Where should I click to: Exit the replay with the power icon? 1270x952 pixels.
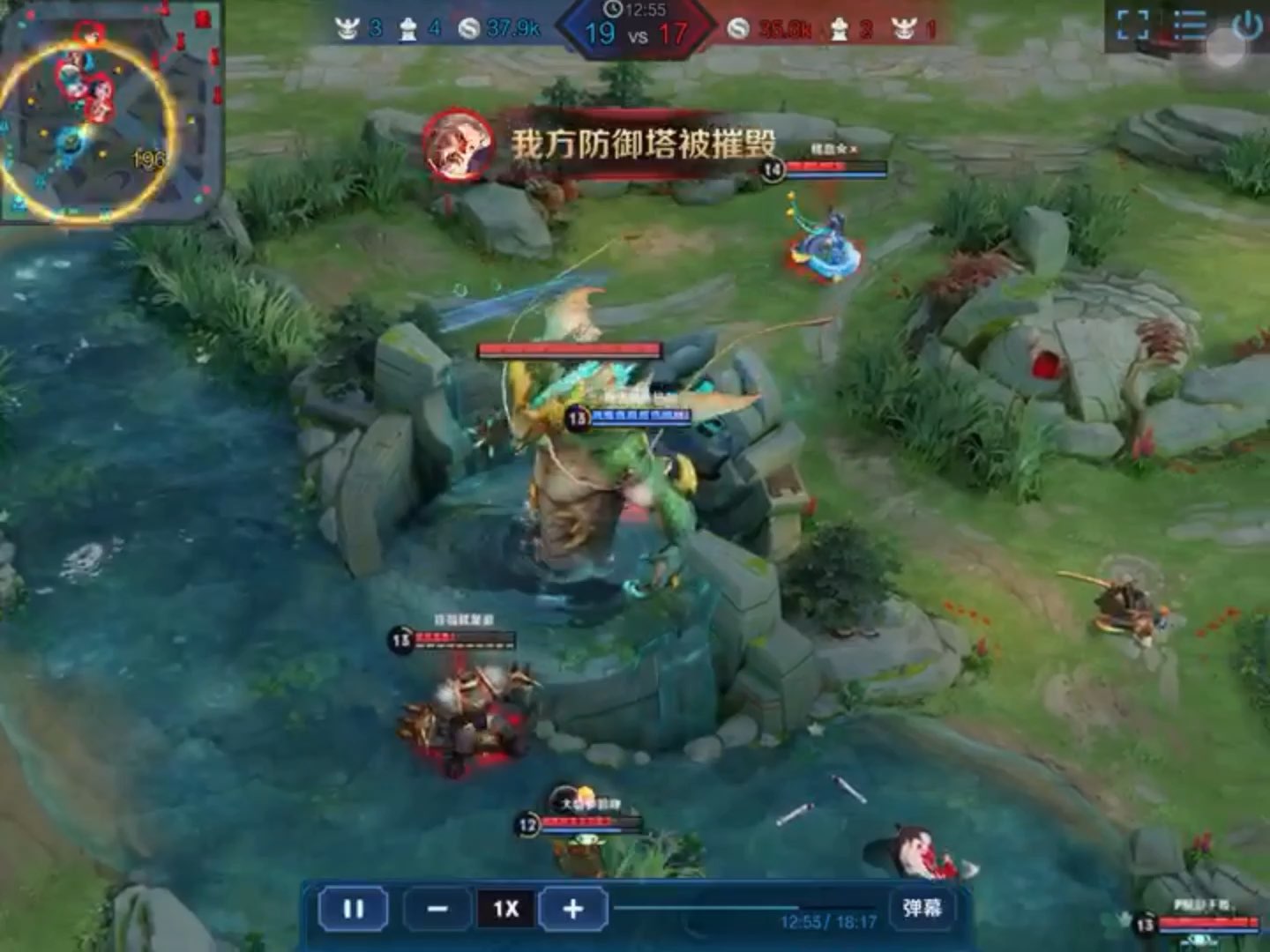point(1246,26)
